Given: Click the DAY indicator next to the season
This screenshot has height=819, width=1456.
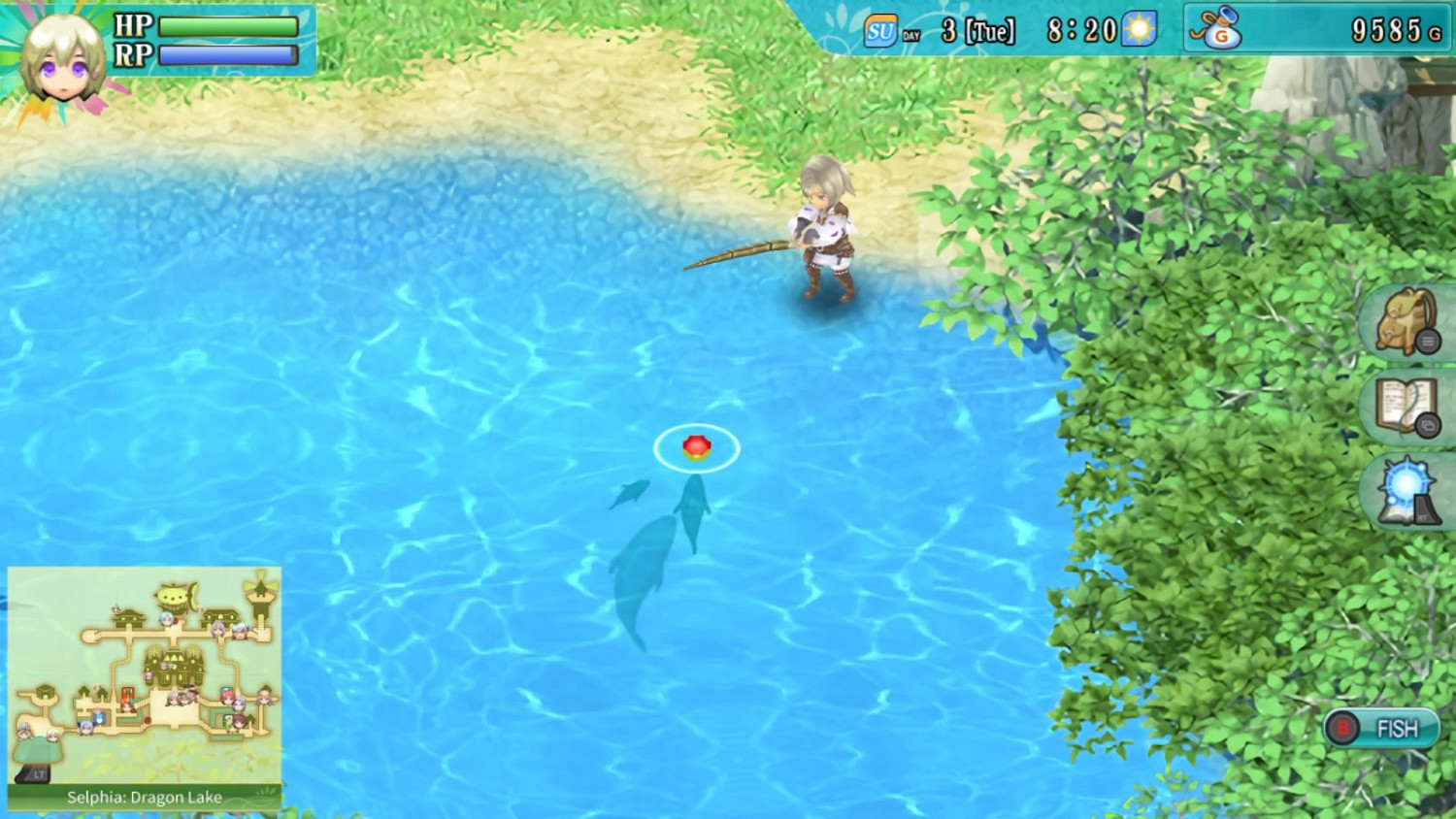Looking at the screenshot, I should tap(910, 34).
